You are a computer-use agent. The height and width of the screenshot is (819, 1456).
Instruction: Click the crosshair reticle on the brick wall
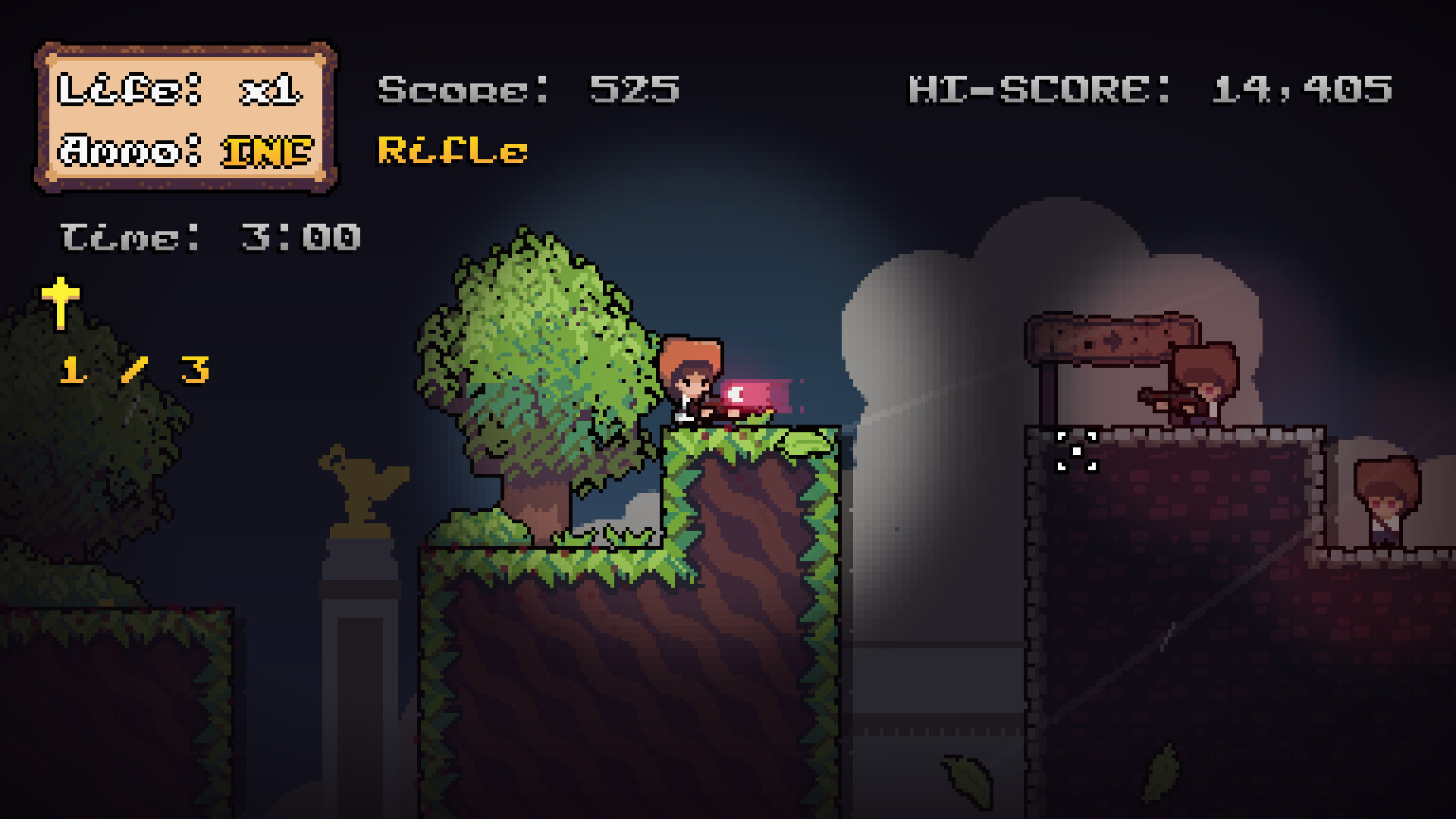tap(1077, 451)
